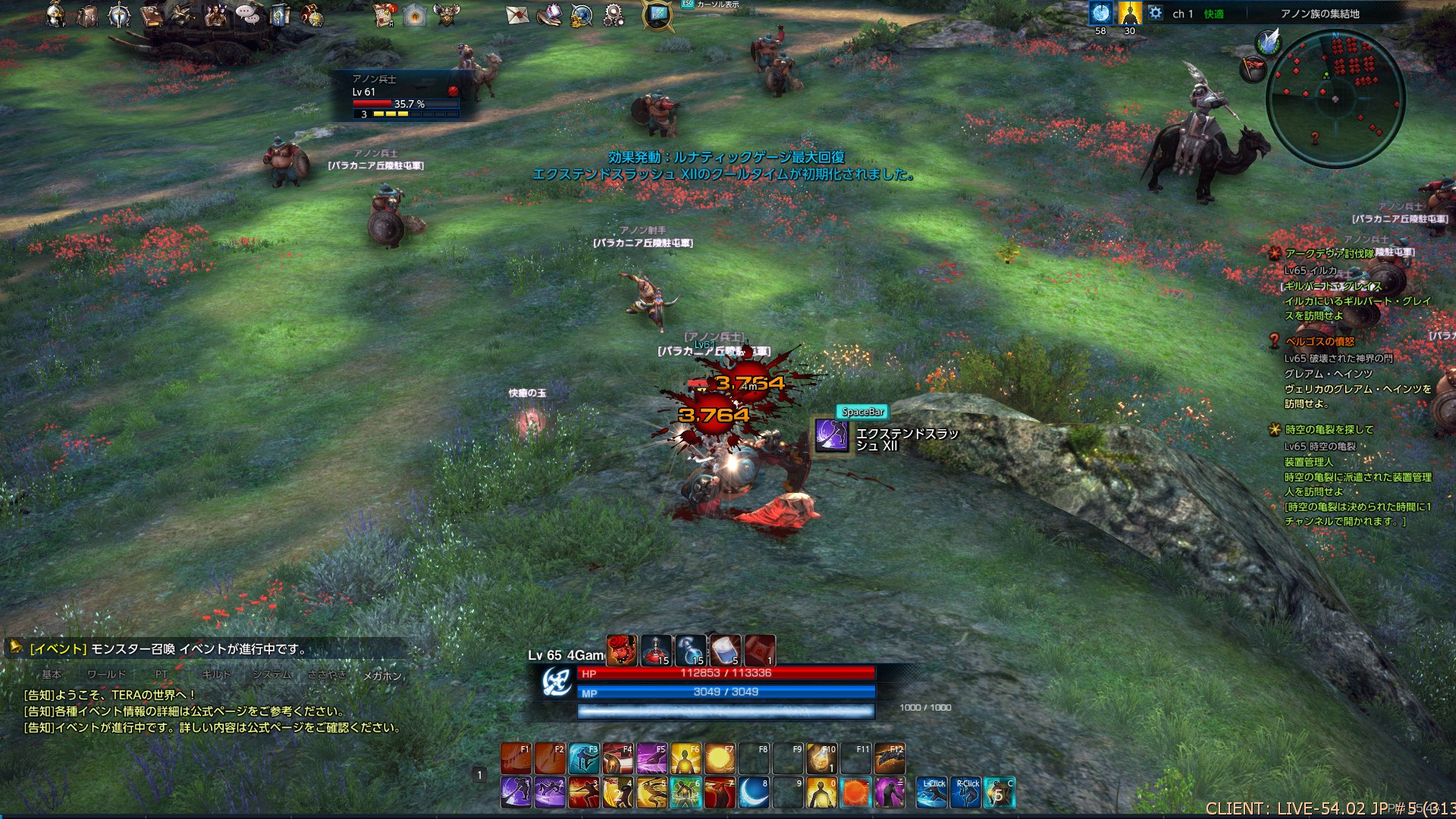Viewport: 1456px width, 819px height.
Task: Open the parchment scroll with notification badge
Action: [385, 14]
